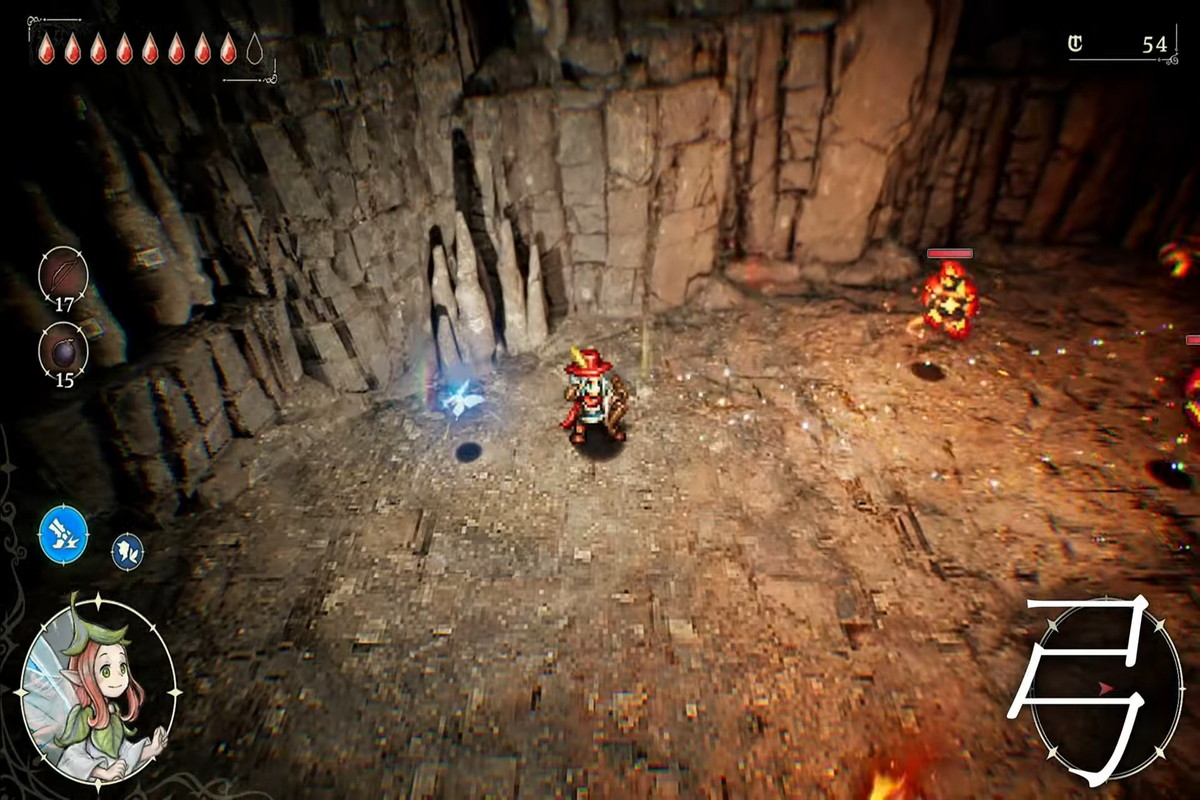
Task: Activate the large blue stomp ability icon
Action: [64, 533]
